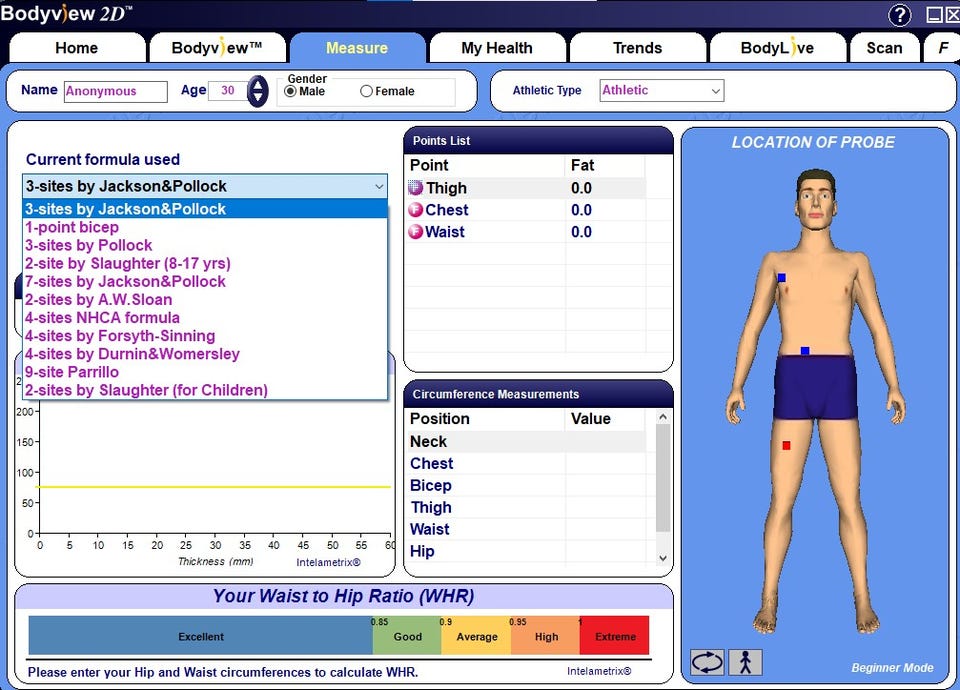The height and width of the screenshot is (690, 960).
Task: Choose the Male gender radio button
Action: click(x=291, y=92)
